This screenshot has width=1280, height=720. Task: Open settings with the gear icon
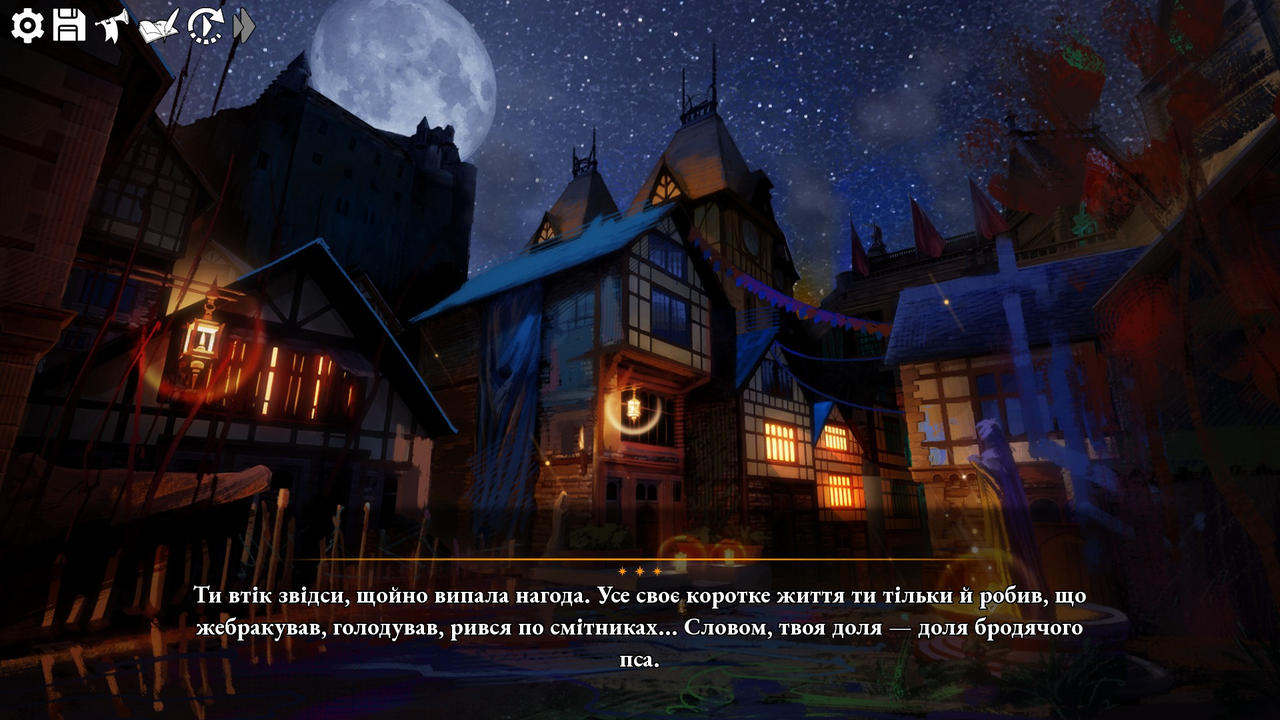[27, 25]
